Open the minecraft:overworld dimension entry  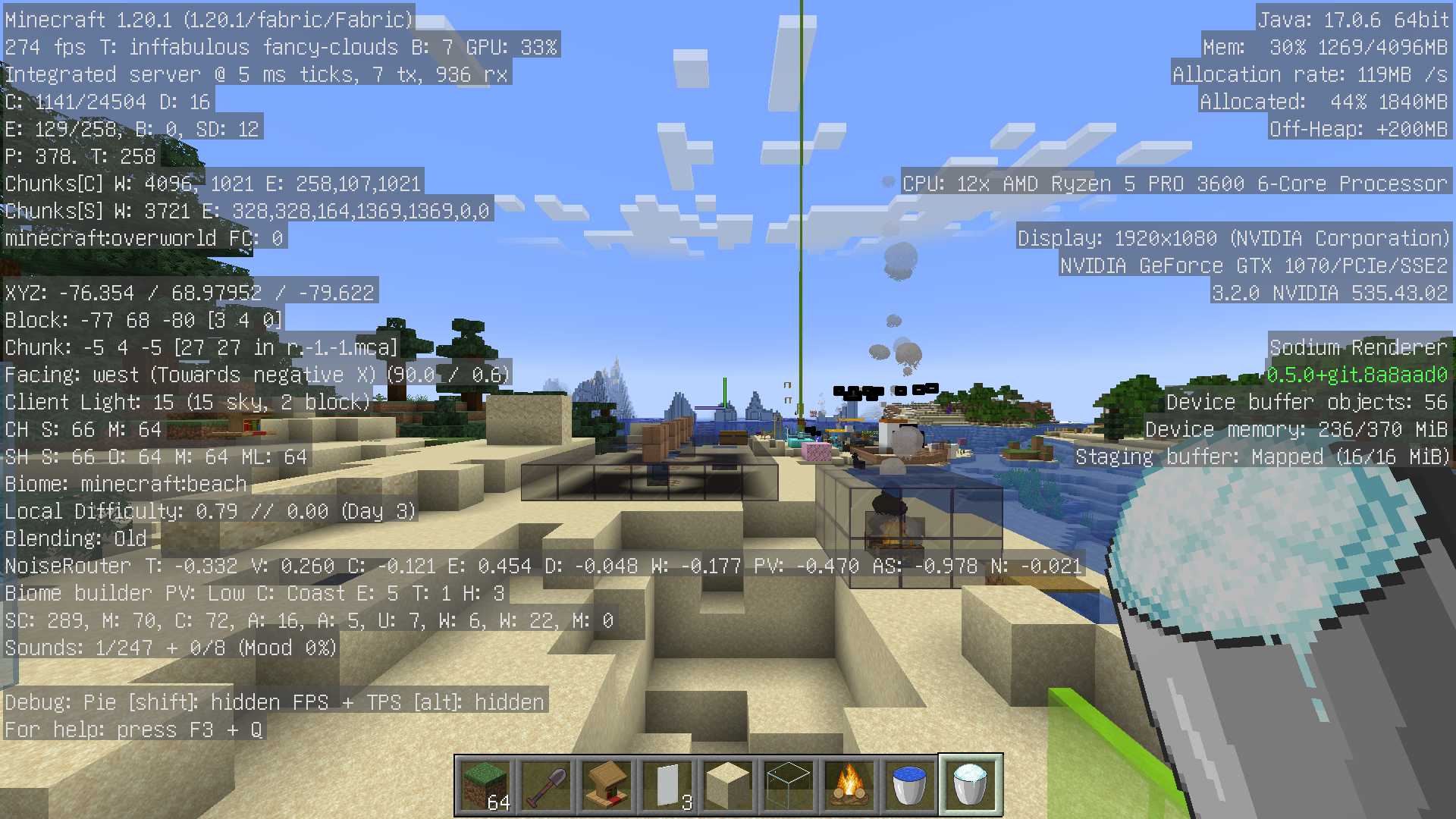click(144, 238)
